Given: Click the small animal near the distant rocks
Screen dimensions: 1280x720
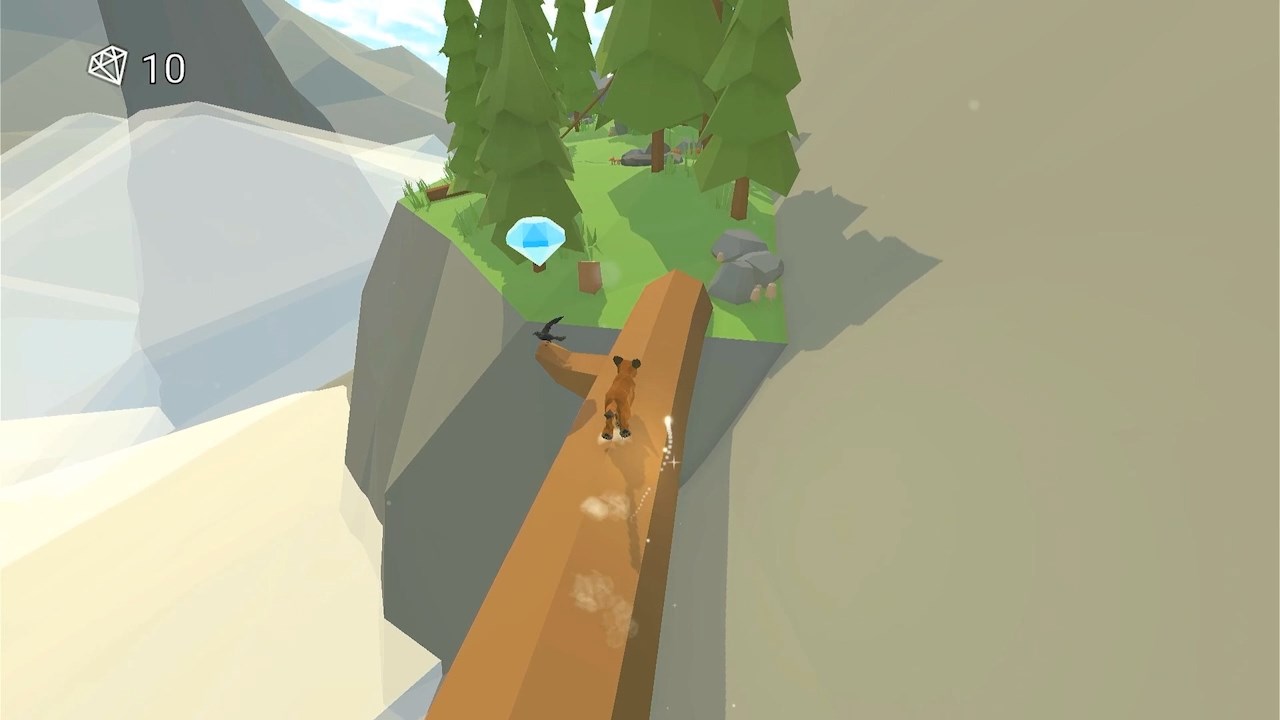Looking at the screenshot, I should [612, 160].
